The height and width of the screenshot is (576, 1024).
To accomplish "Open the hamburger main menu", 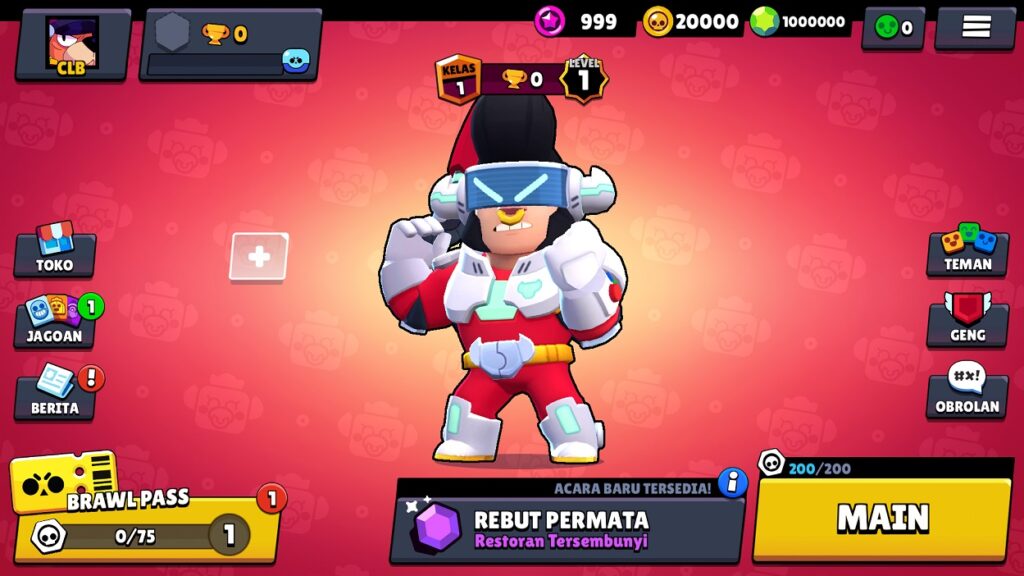I will (975, 28).
